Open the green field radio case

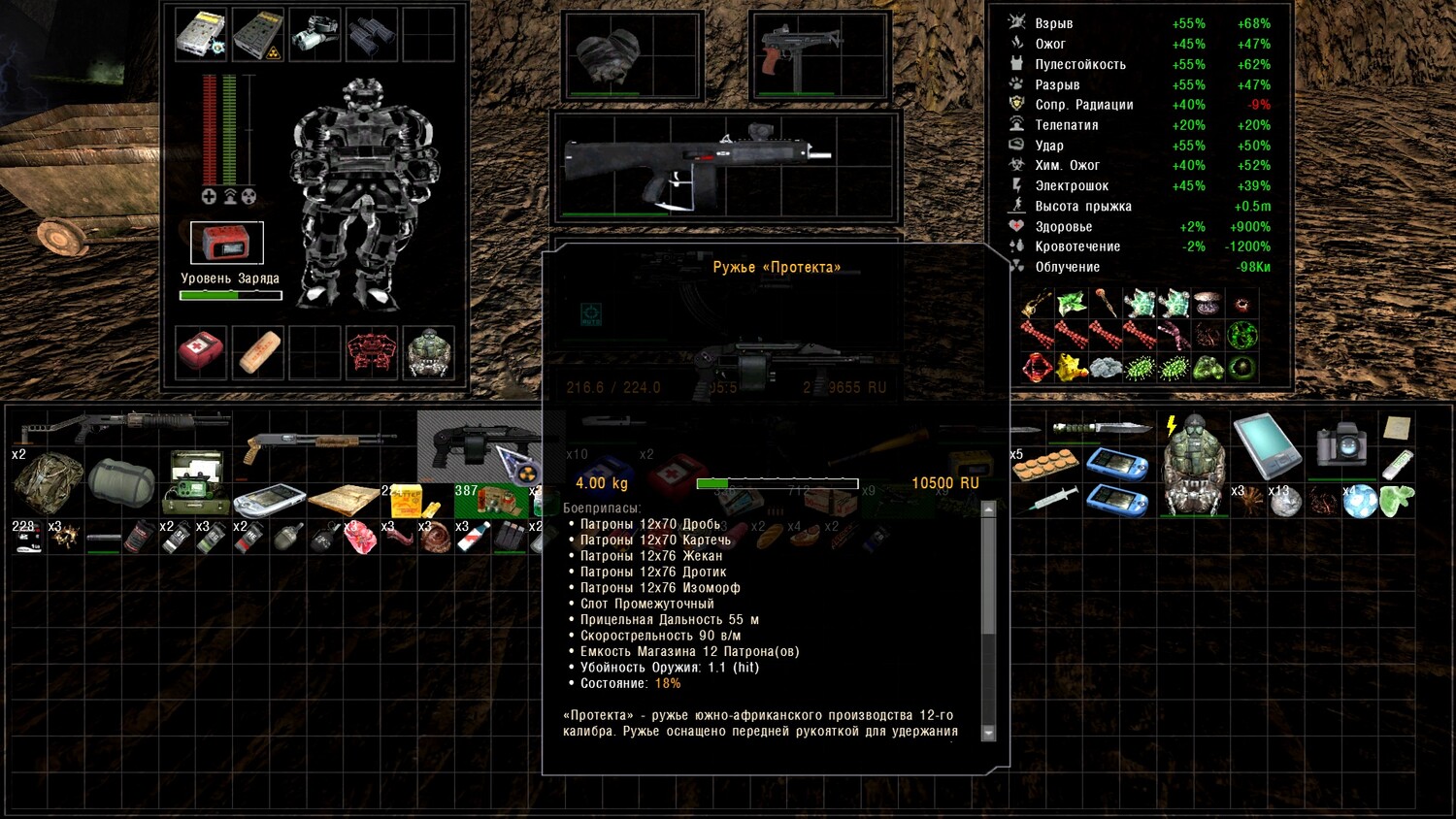[x=195, y=482]
